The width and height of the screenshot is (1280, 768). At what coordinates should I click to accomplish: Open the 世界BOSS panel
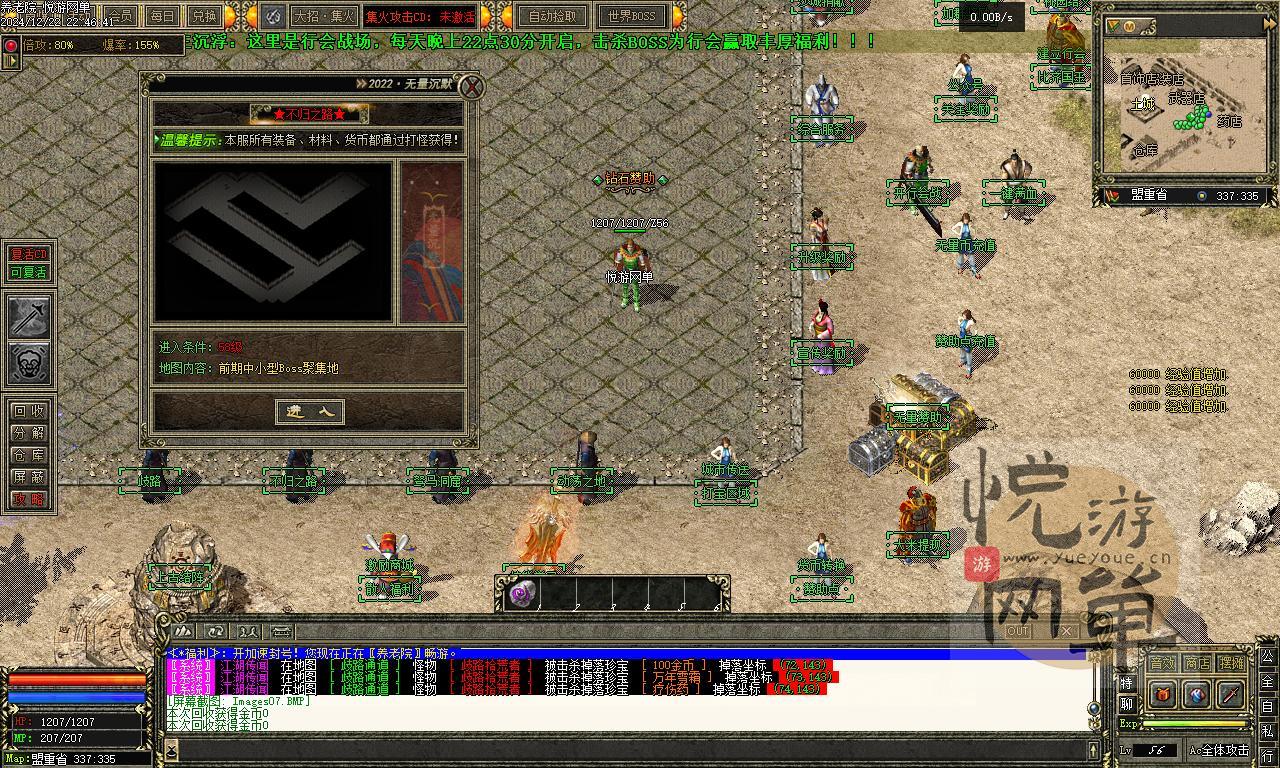632,16
